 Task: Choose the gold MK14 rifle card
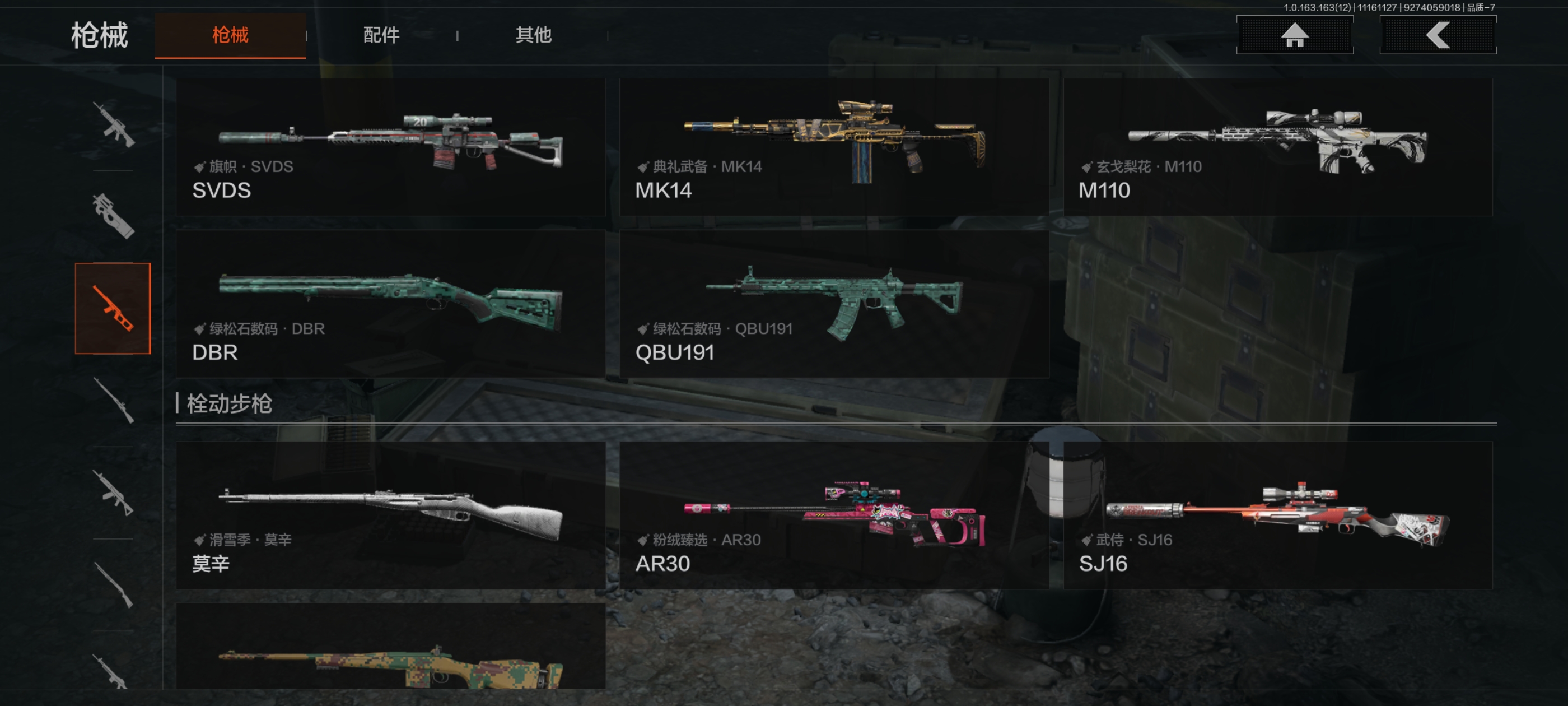[x=833, y=147]
